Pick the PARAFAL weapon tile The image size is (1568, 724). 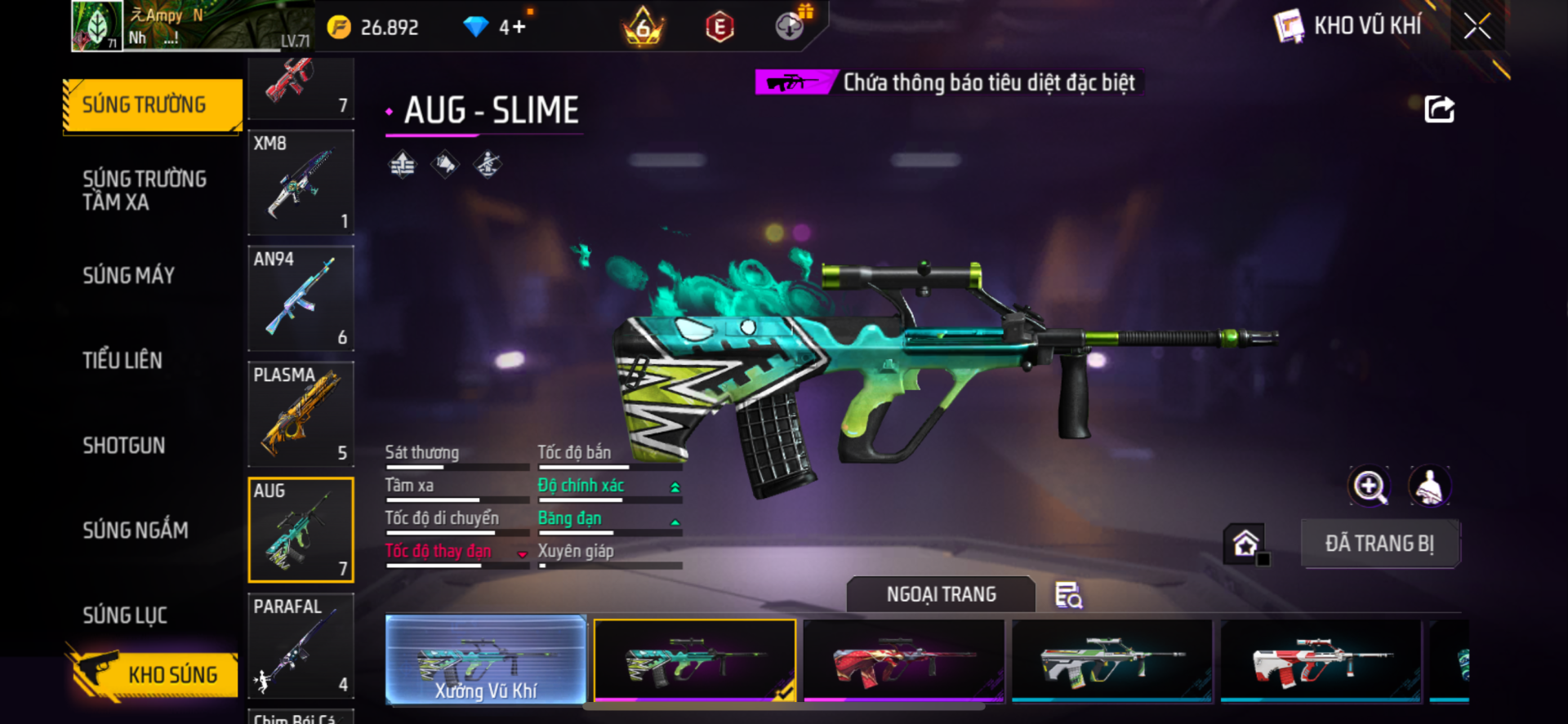301,645
